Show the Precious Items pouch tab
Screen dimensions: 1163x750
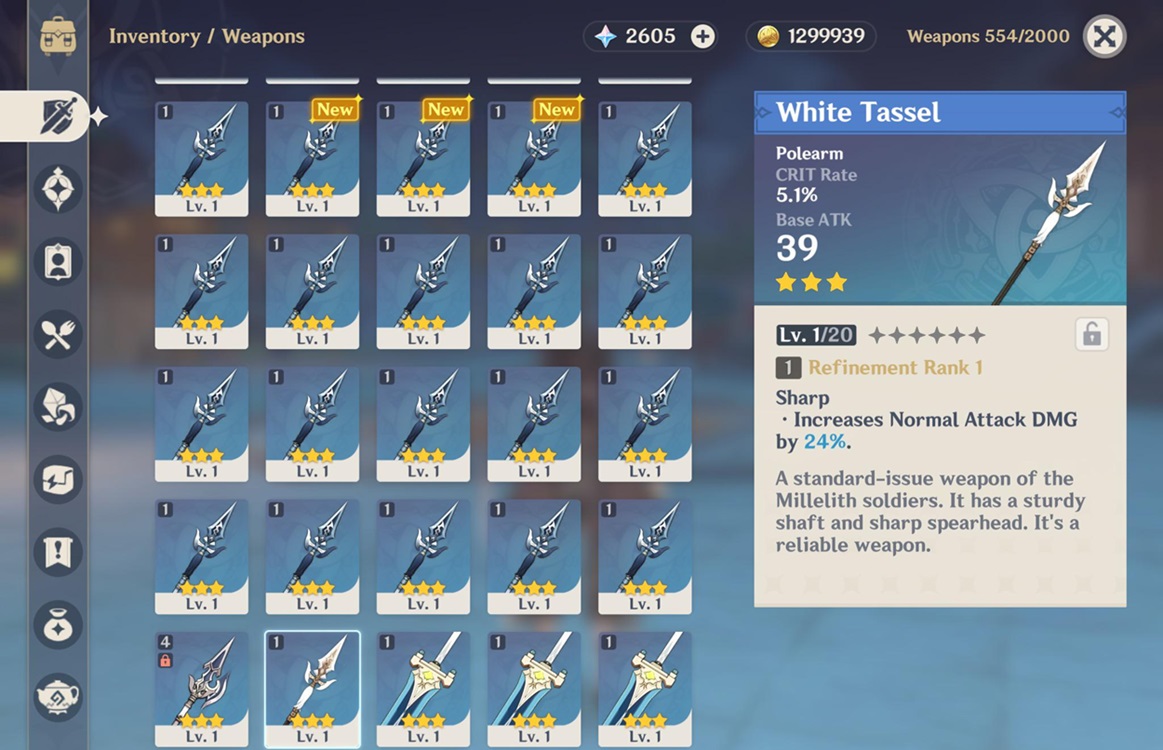tap(58, 624)
